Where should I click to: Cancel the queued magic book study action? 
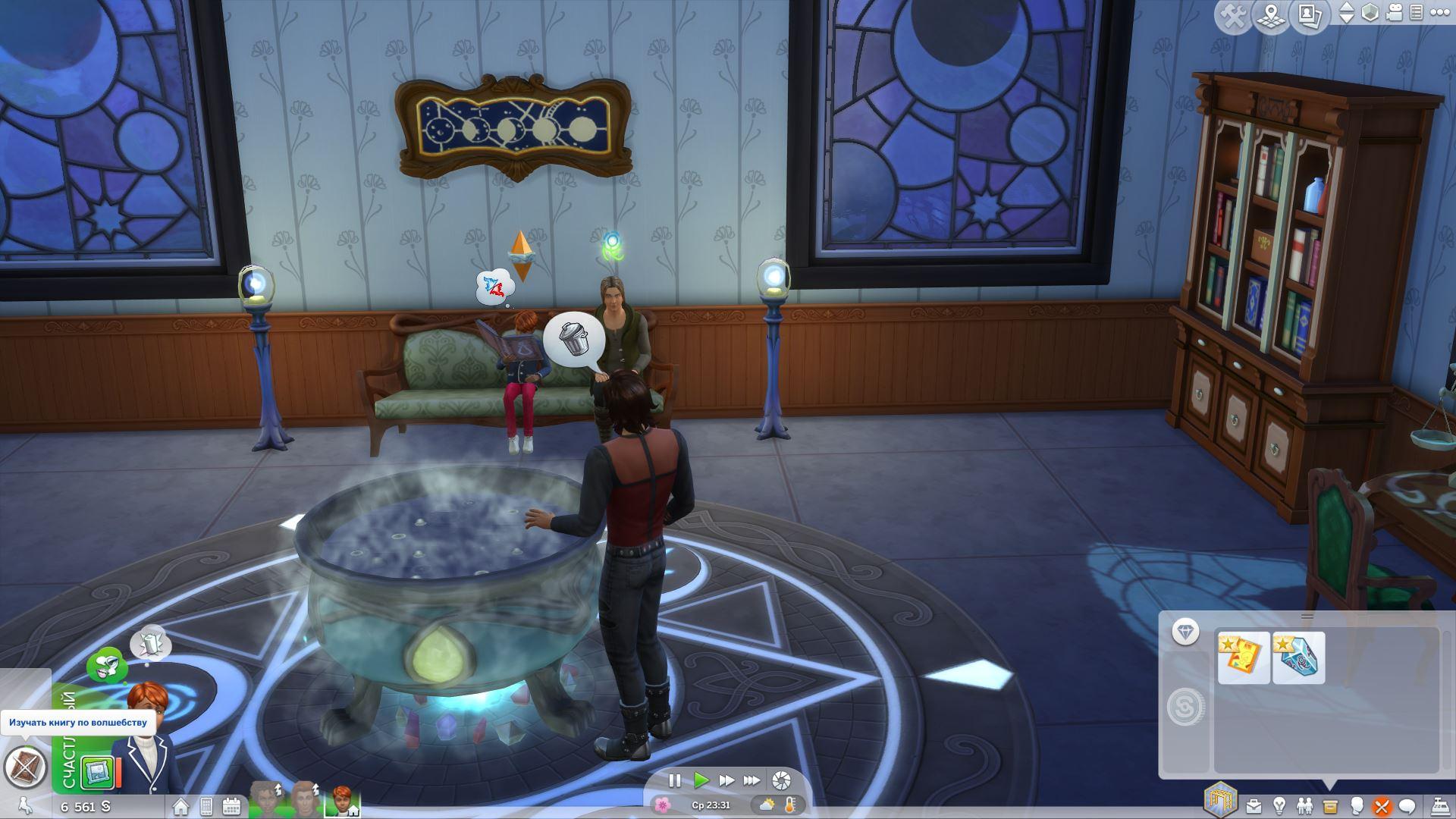click(x=25, y=767)
